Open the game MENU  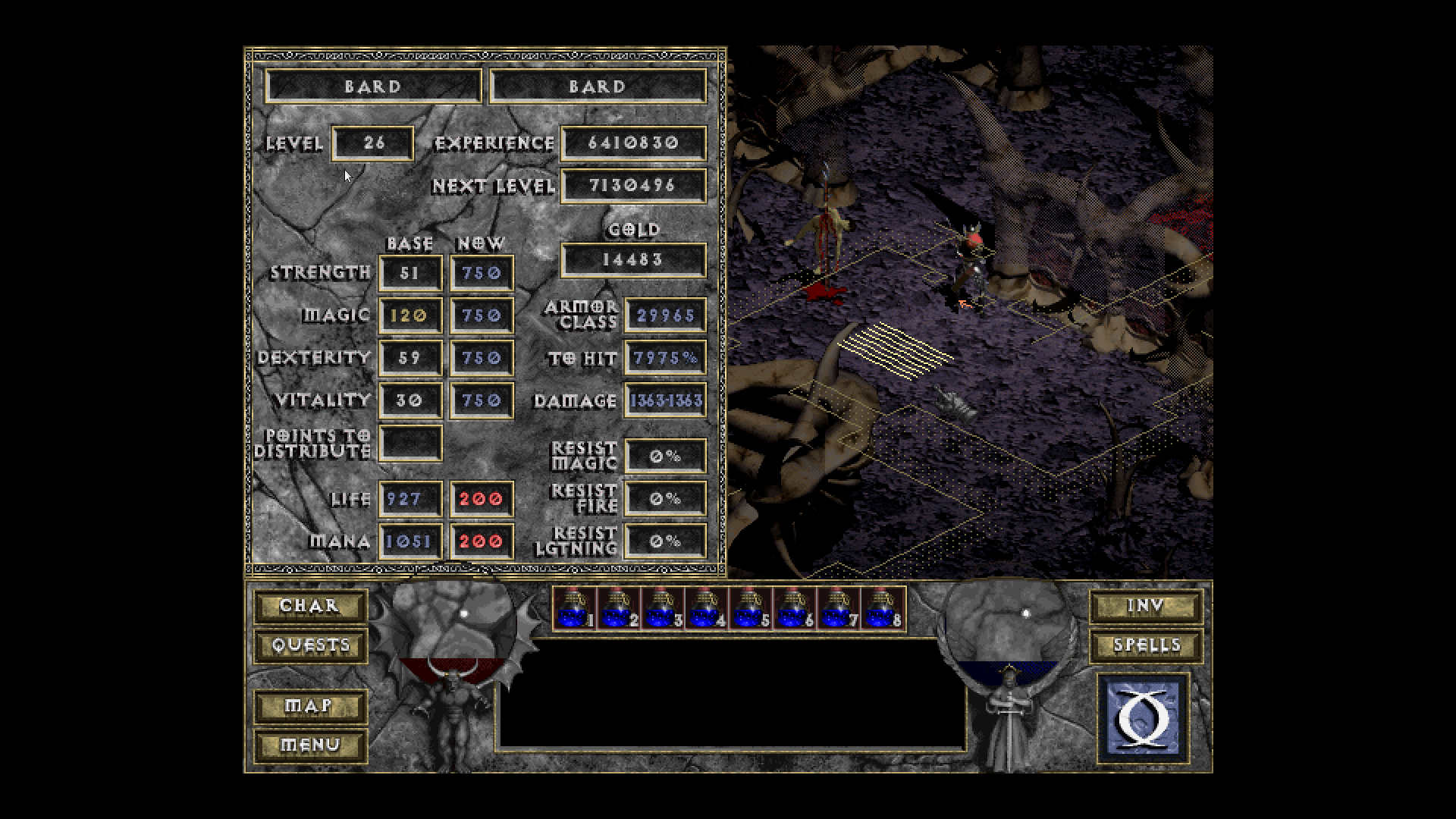coord(310,745)
